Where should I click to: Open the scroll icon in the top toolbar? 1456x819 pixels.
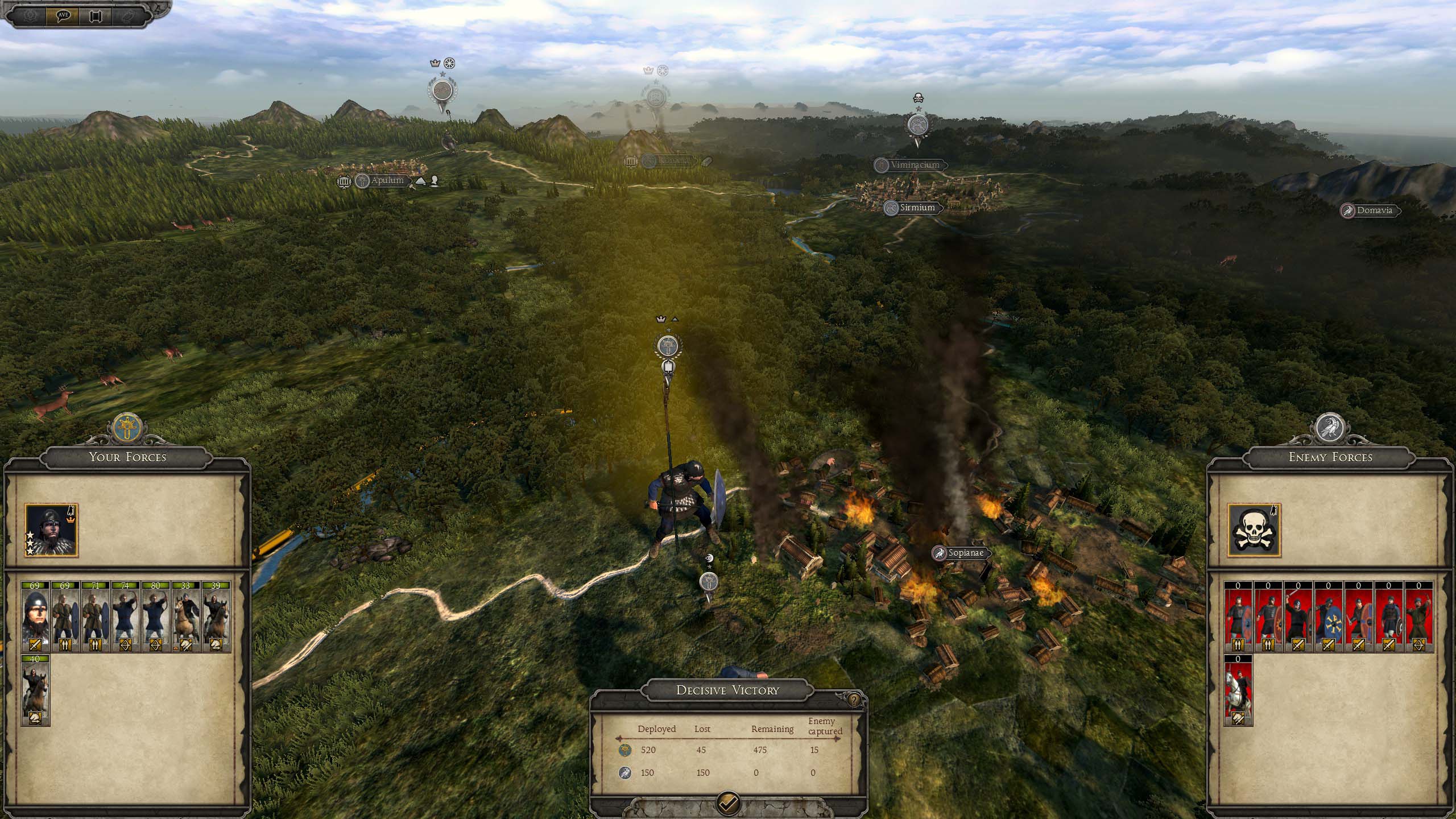94,15
